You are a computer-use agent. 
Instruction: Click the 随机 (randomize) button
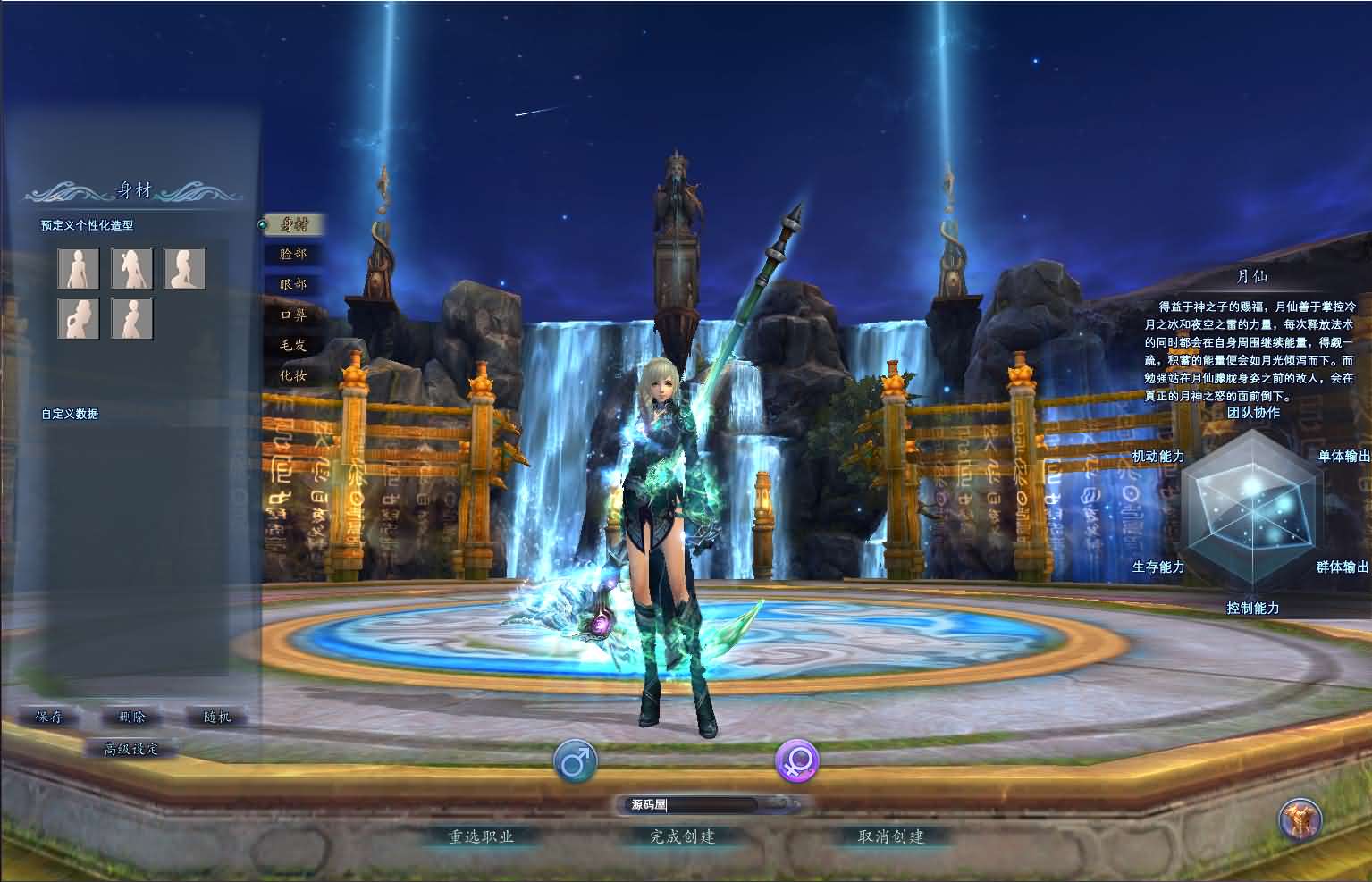point(215,716)
